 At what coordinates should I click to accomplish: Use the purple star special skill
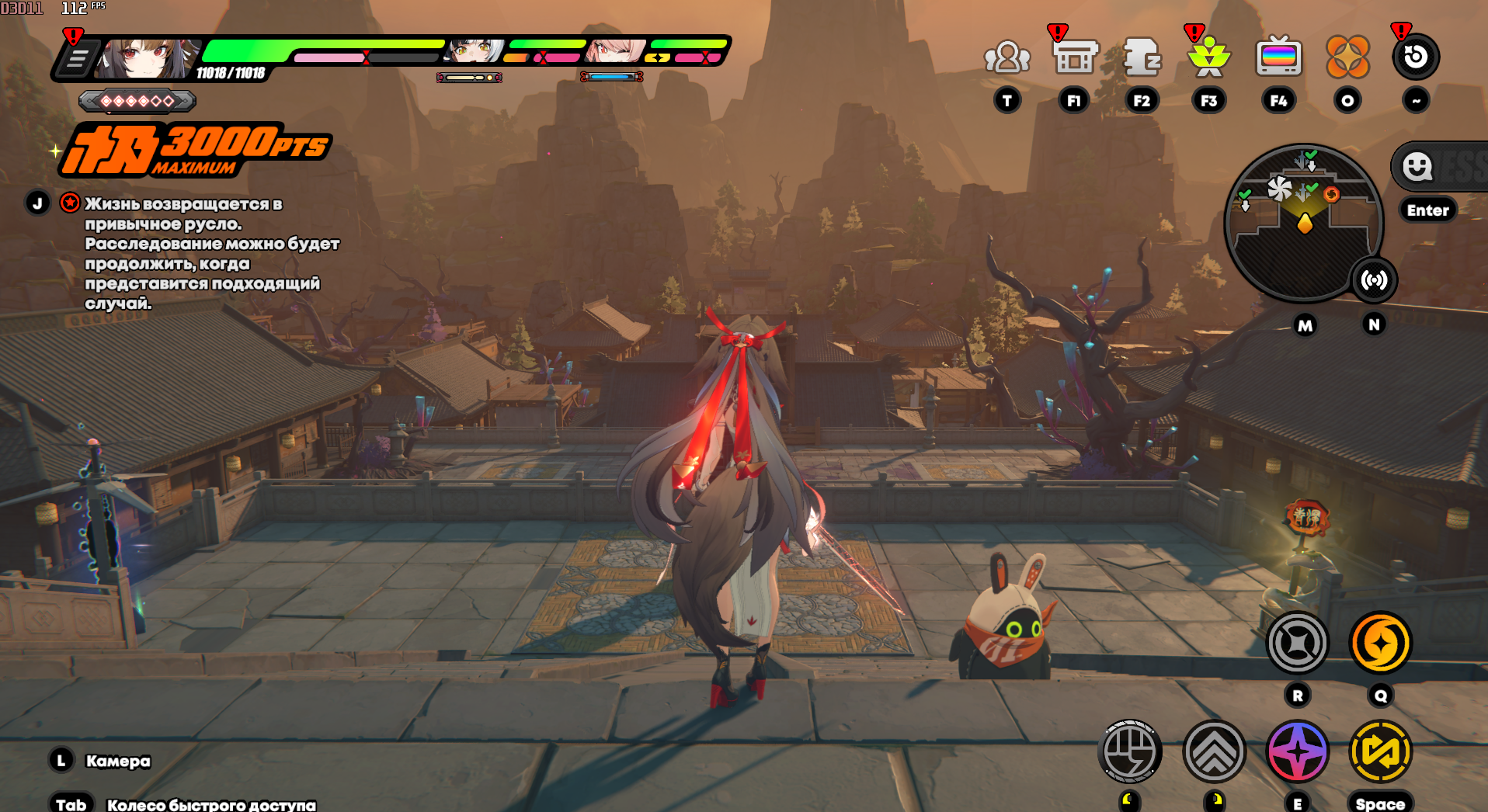[x=1297, y=751]
